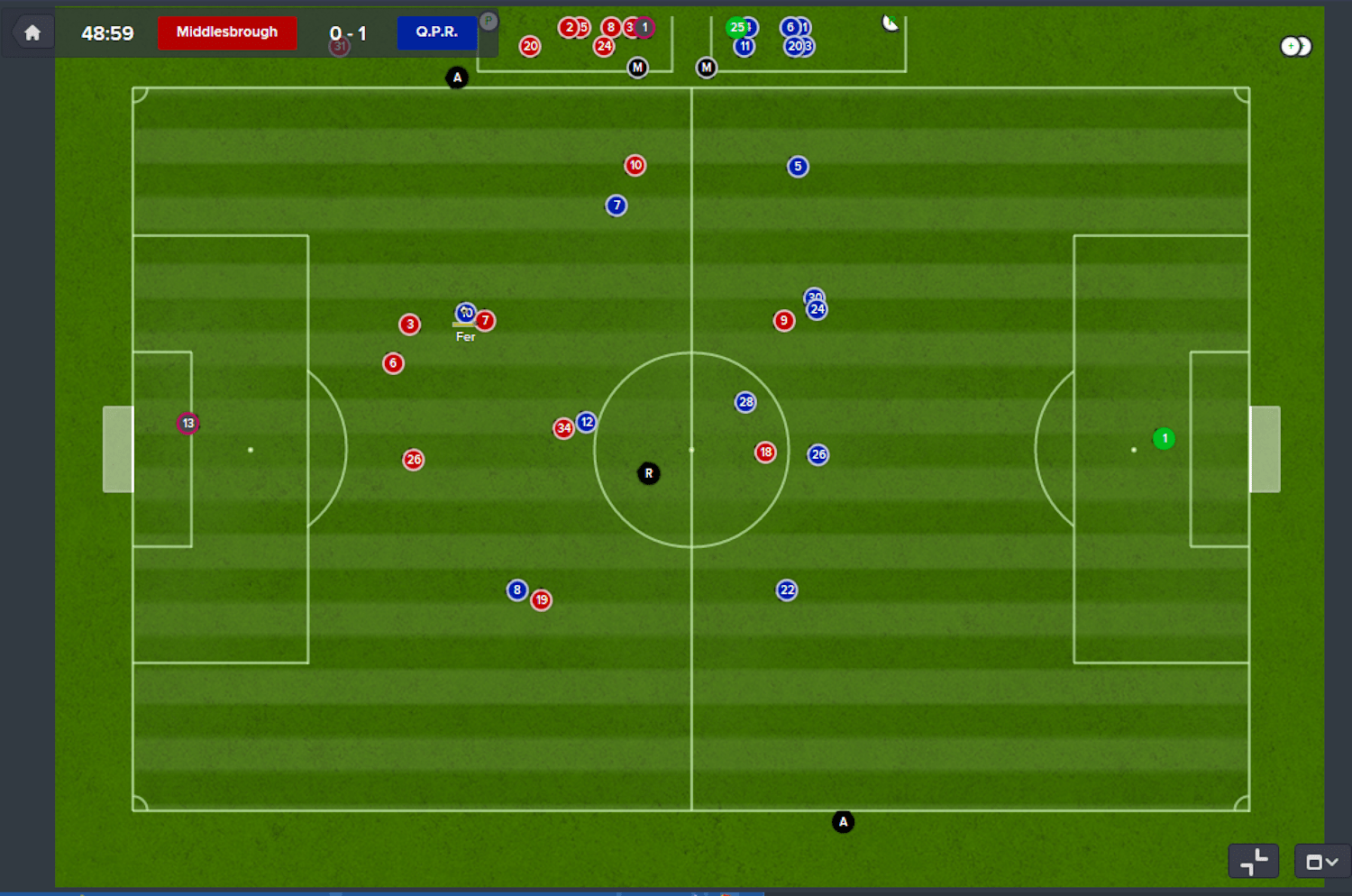Click red substitute number 20 on the bench

click(530, 45)
